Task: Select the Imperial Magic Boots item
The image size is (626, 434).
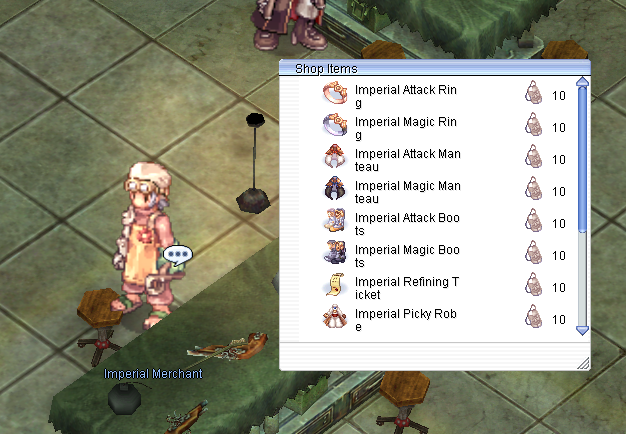Action: tap(408, 255)
